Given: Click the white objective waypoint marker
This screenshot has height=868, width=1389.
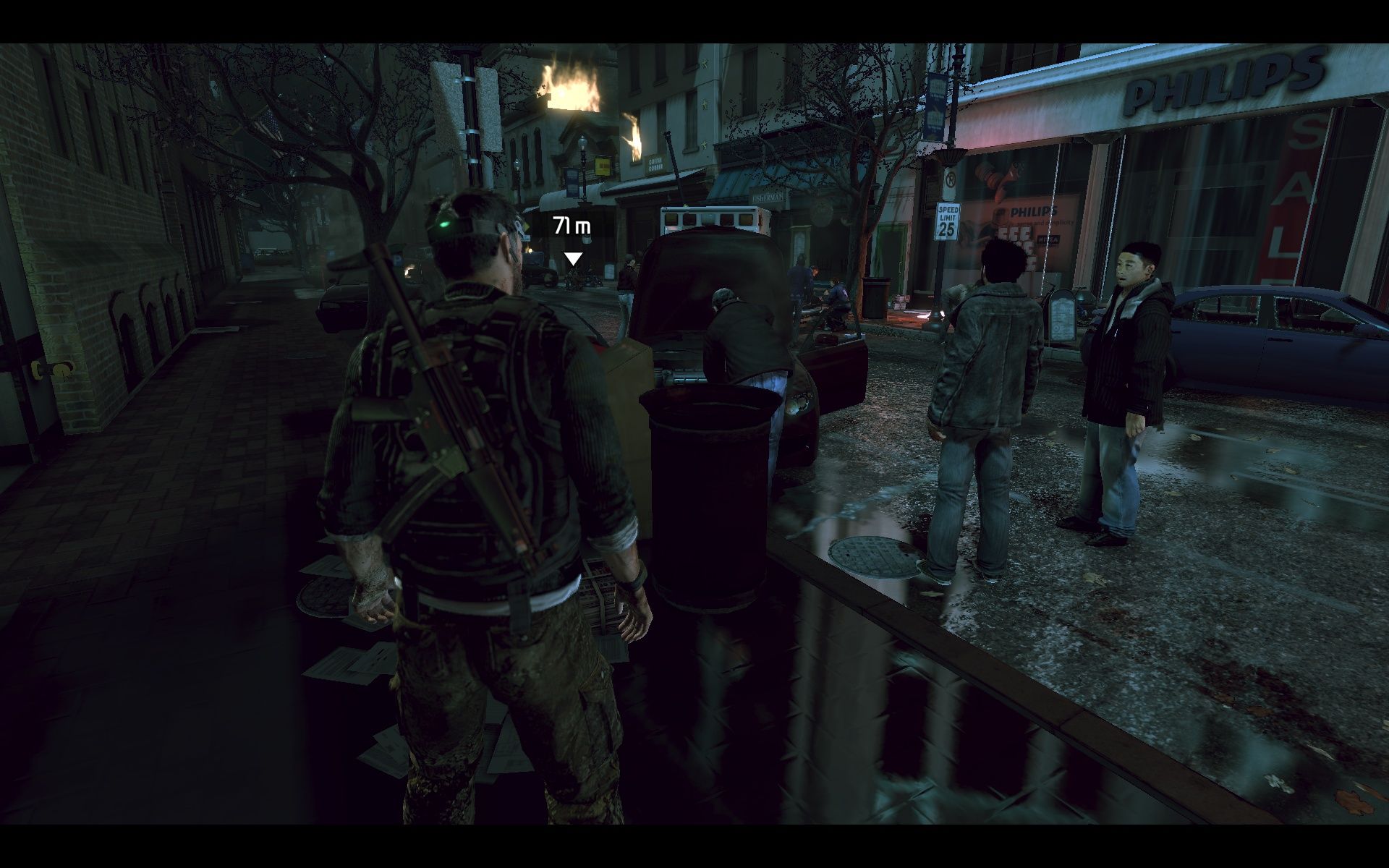Looking at the screenshot, I should click(573, 258).
